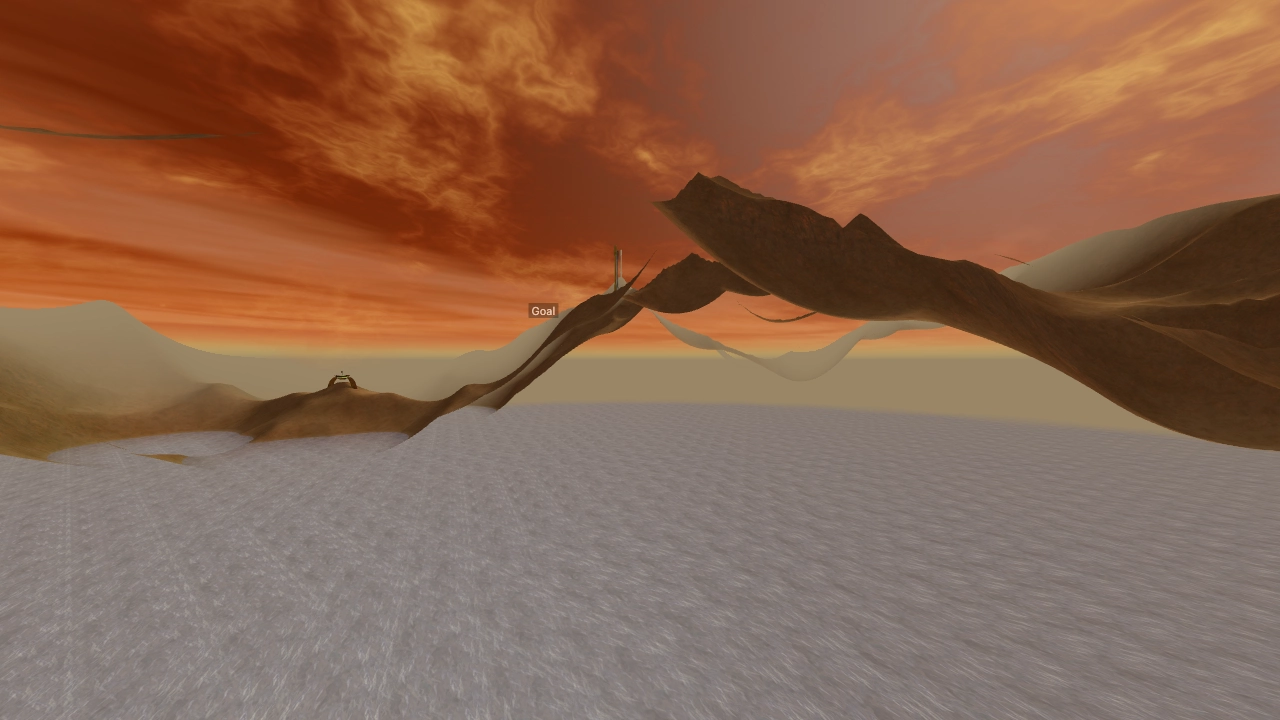Select the Goal billboard text
Image resolution: width=1280 pixels, height=720 pixels.
click(x=542, y=310)
